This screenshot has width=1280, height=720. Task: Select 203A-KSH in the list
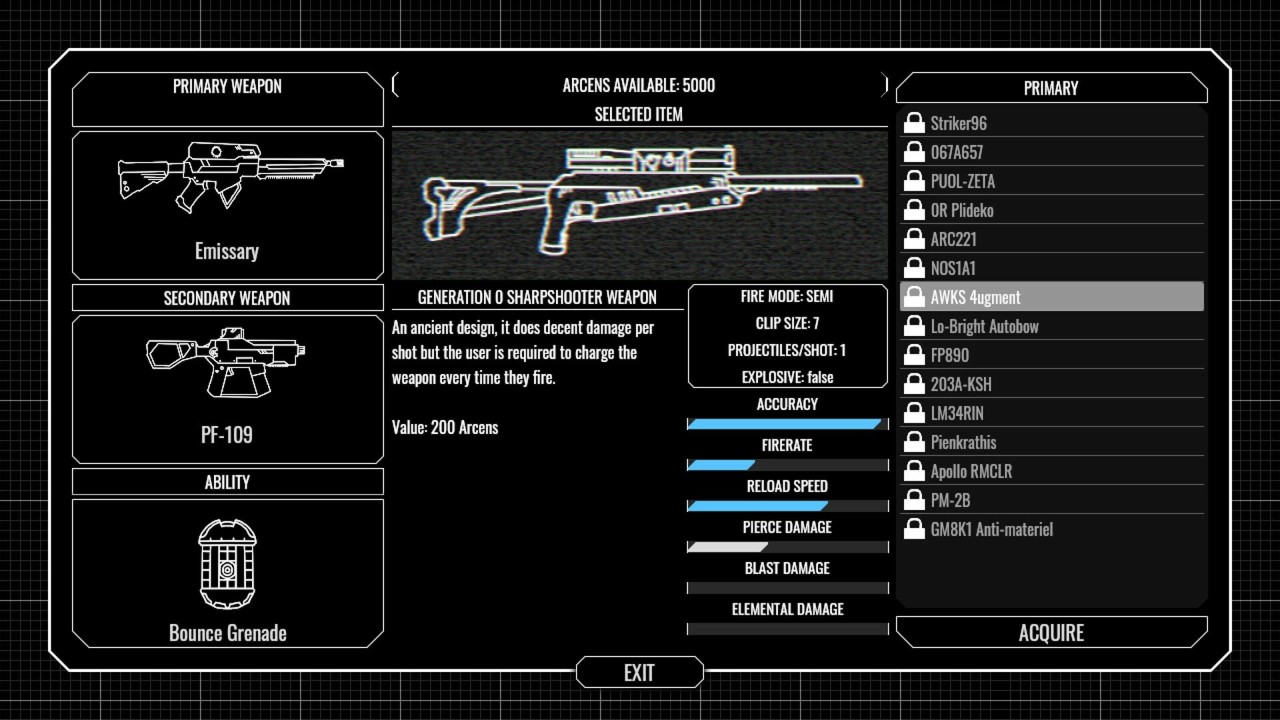[1051, 384]
